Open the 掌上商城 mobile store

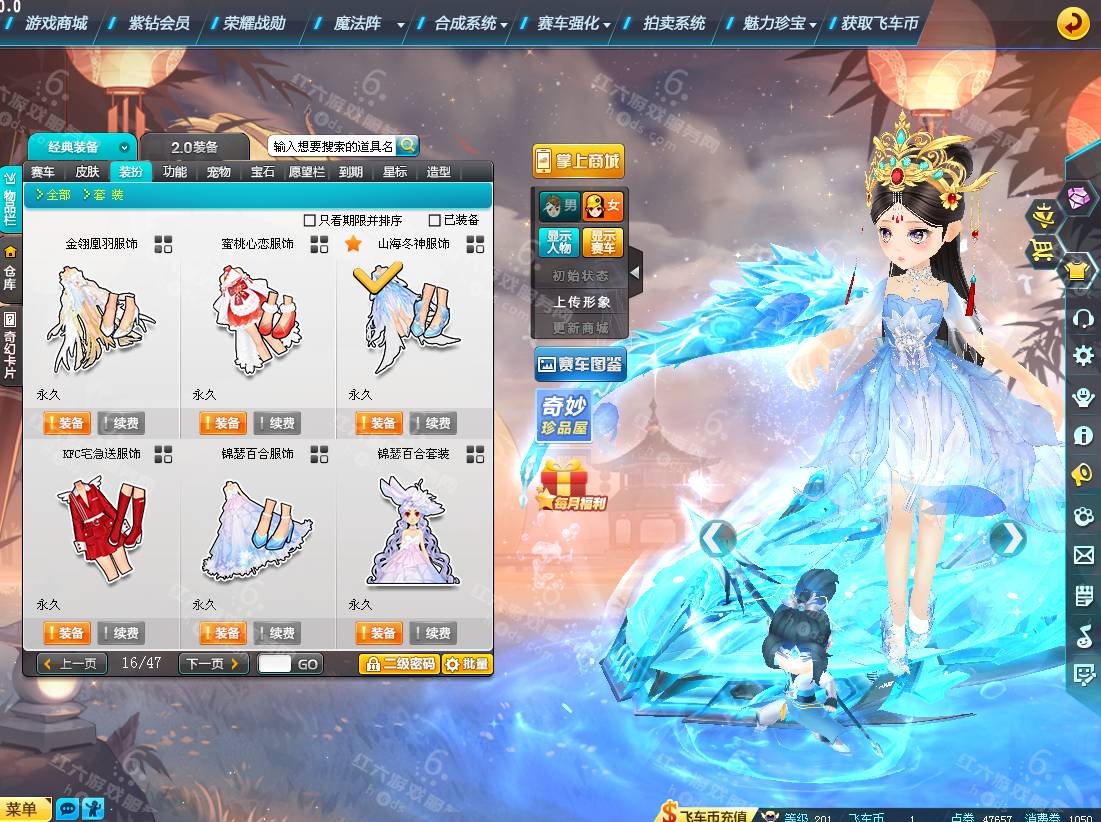pos(577,161)
